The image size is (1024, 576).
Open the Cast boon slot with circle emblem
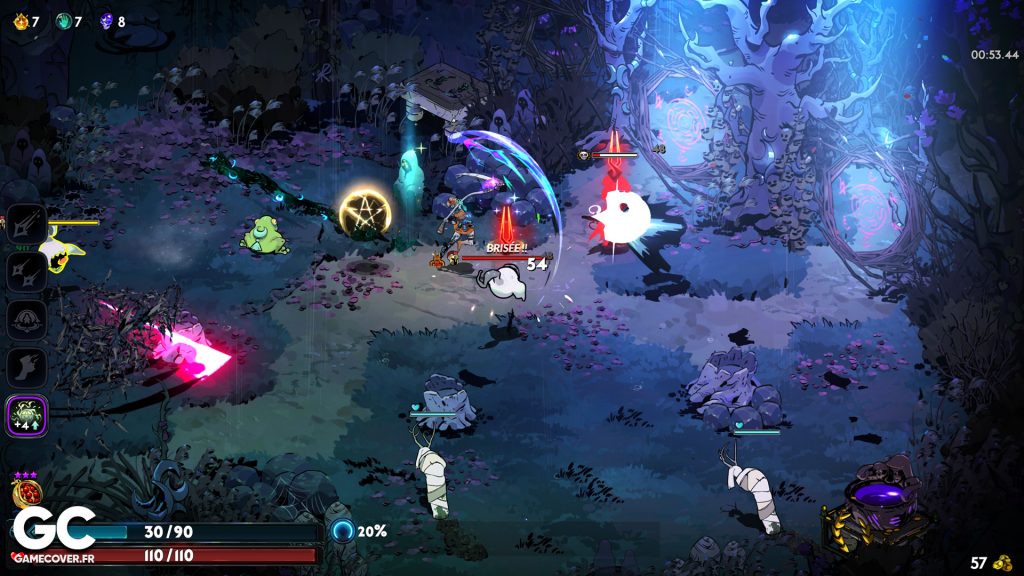pyautogui.click(x=26, y=319)
